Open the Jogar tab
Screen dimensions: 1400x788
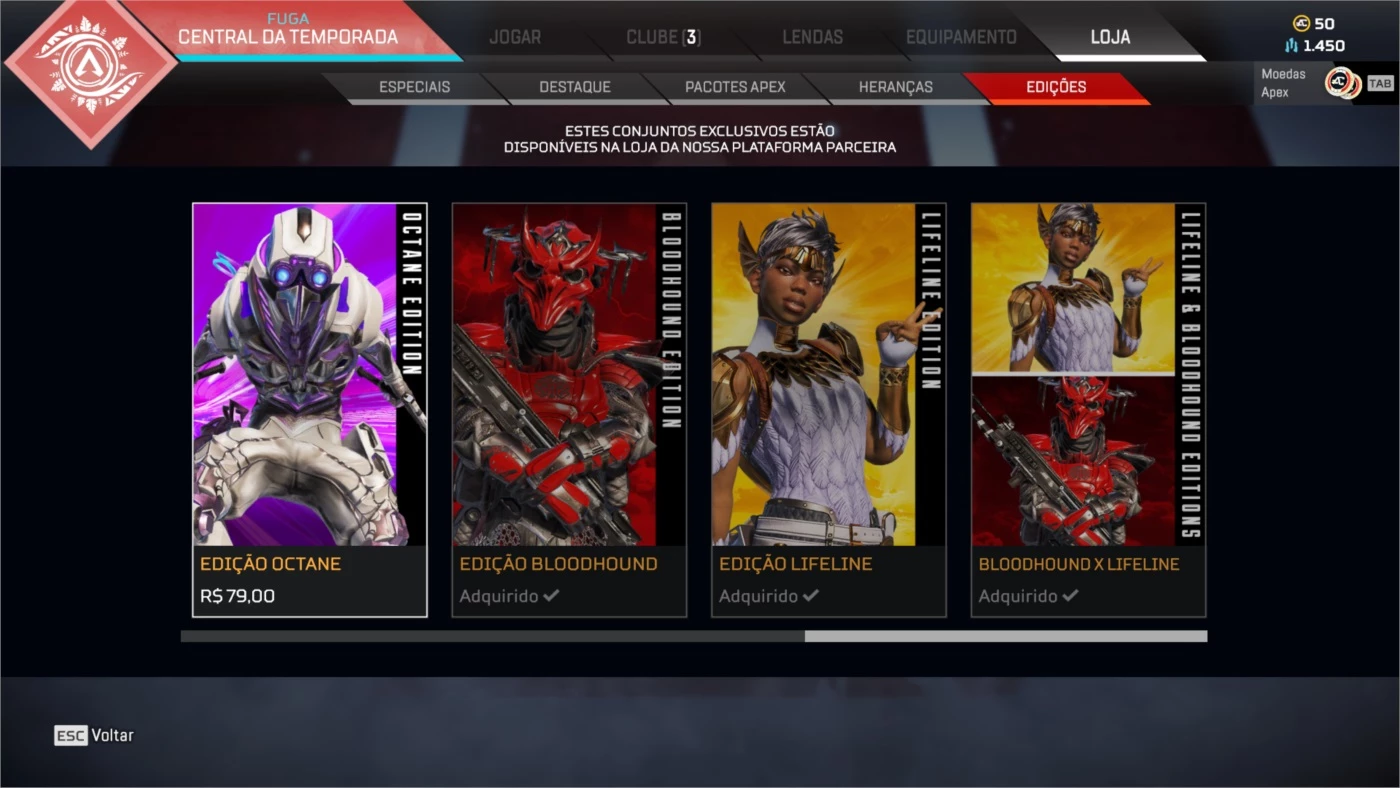tap(515, 38)
